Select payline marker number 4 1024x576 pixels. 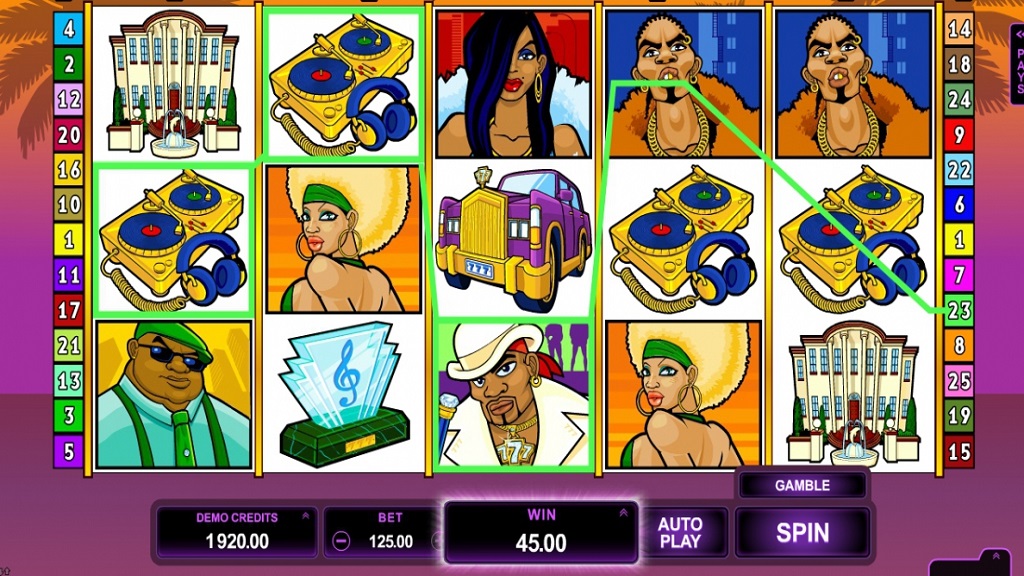click(69, 30)
